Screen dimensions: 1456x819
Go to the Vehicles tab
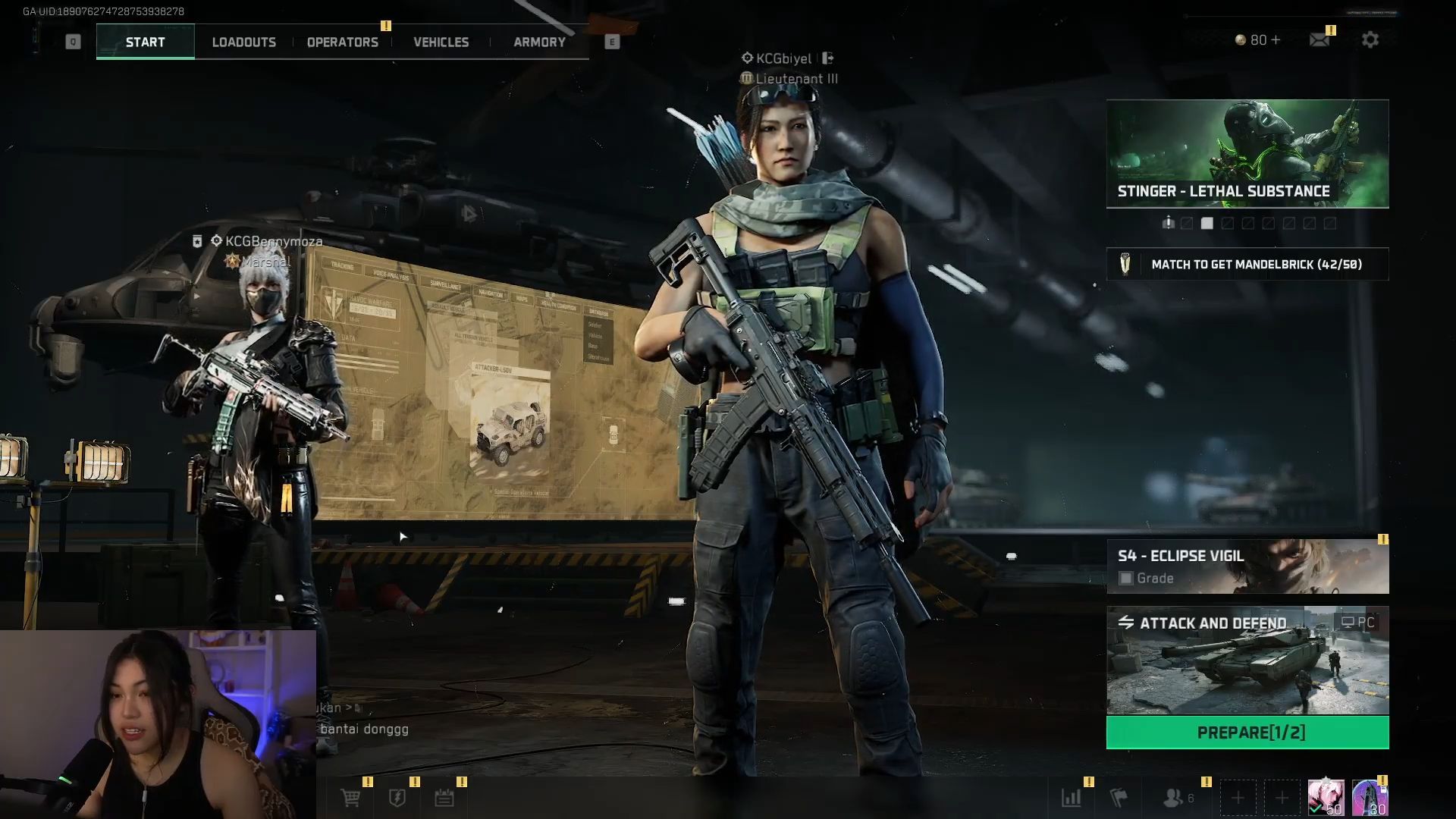pyautogui.click(x=441, y=42)
